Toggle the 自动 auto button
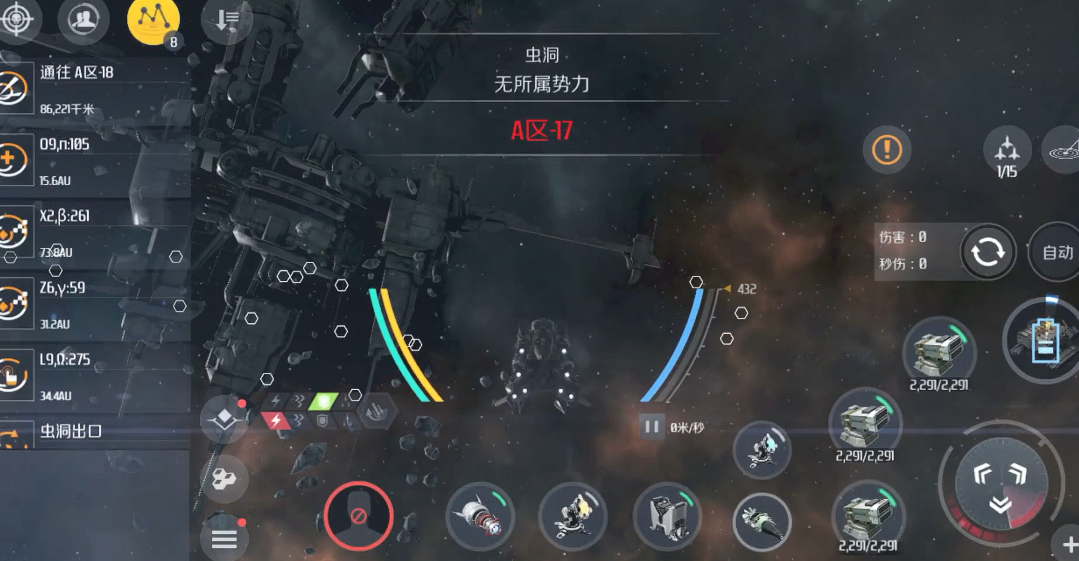The width and height of the screenshot is (1079, 561). click(1056, 252)
